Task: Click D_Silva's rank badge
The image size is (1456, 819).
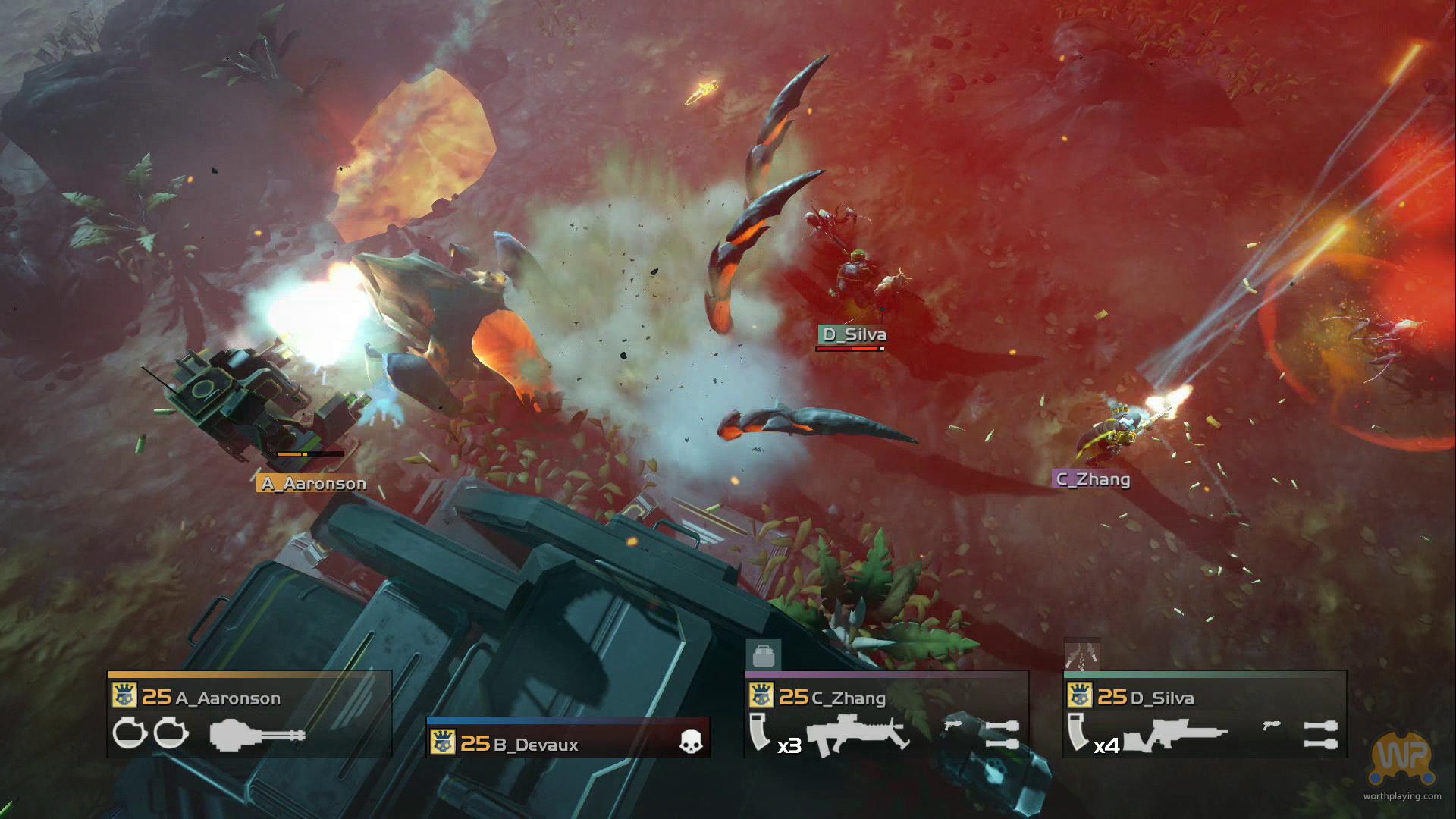Action: click(x=1078, y=695)
